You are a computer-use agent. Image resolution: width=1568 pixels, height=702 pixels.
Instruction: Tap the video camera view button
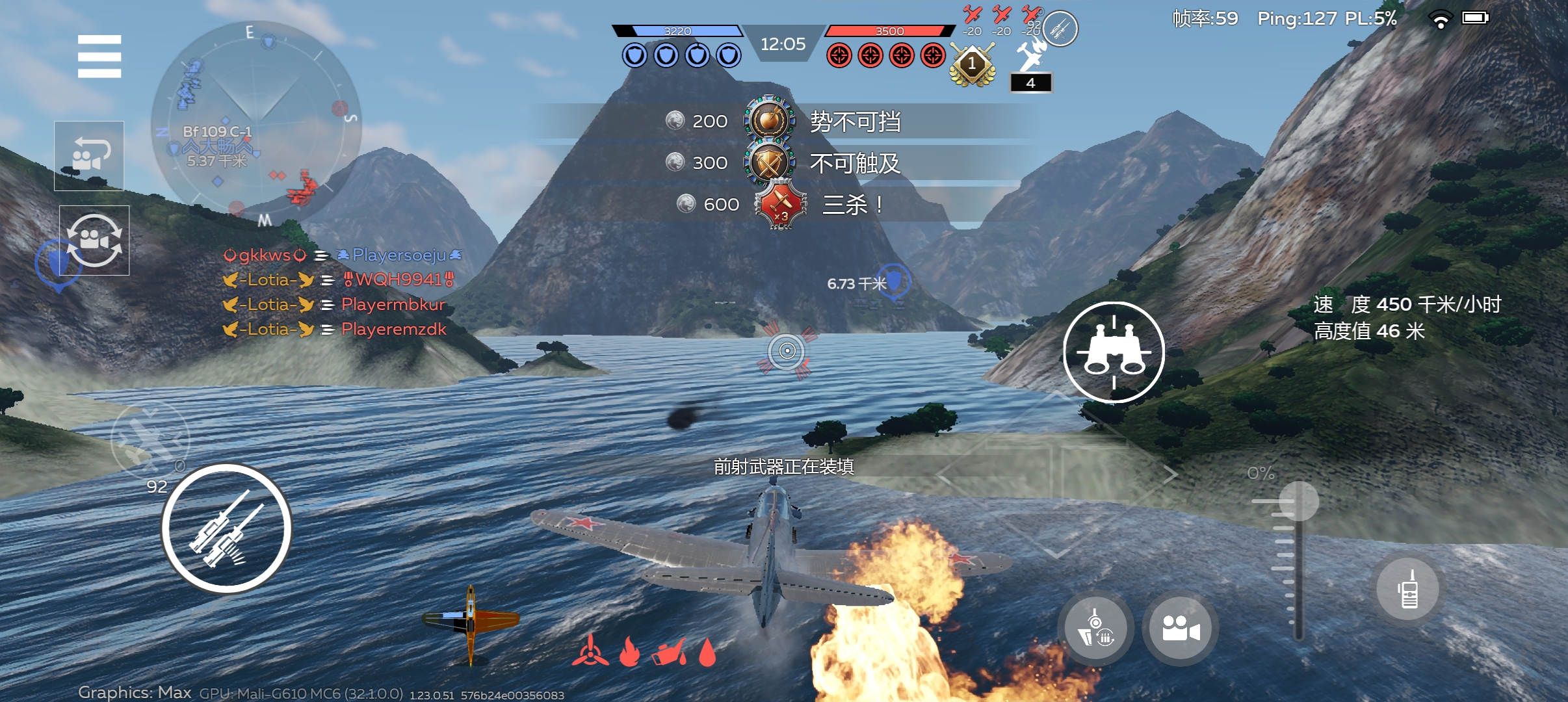tap(1180, 629)
